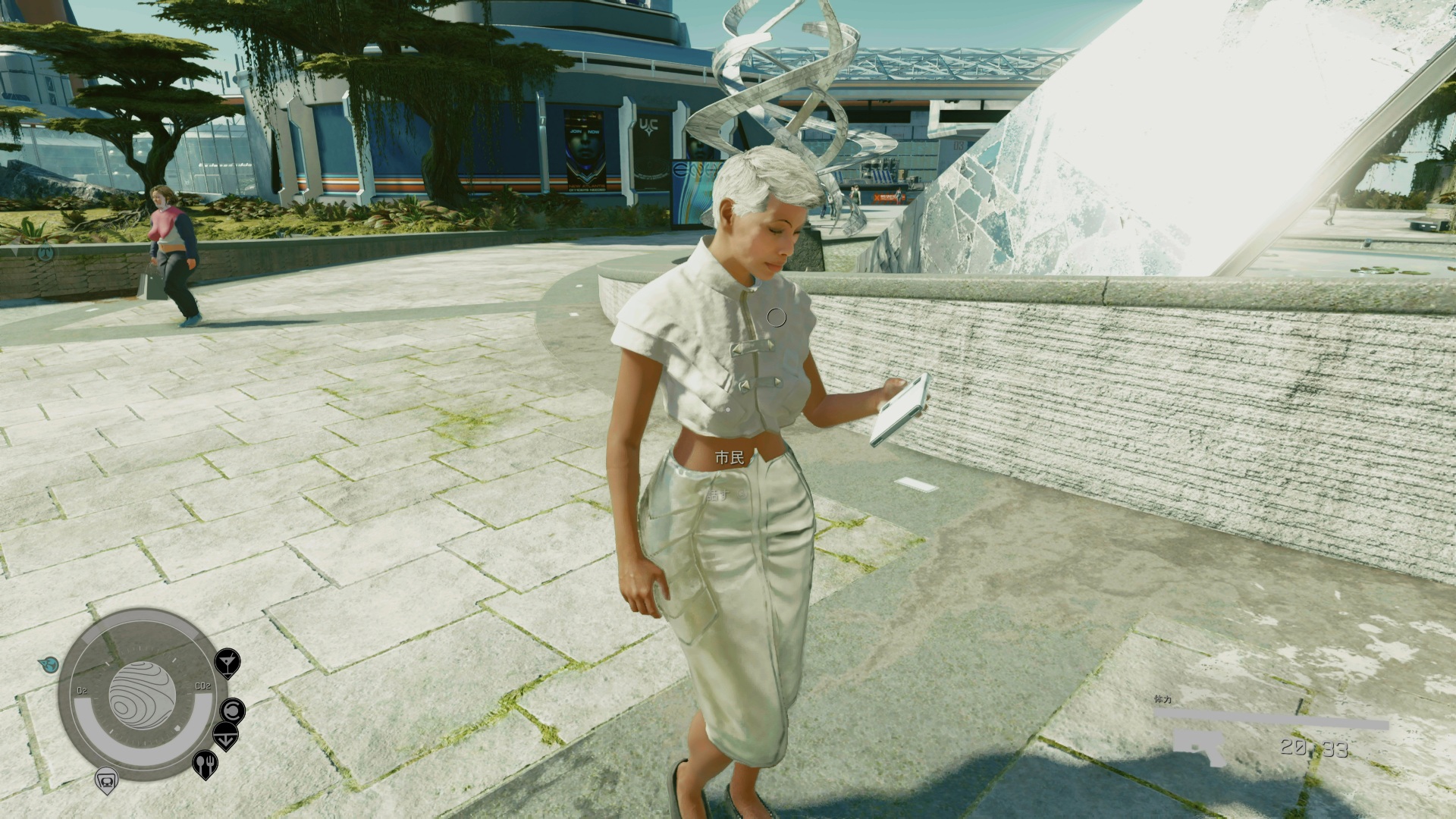
Task: Click the blue quest objective marker
Action: (x=49, y=664)
